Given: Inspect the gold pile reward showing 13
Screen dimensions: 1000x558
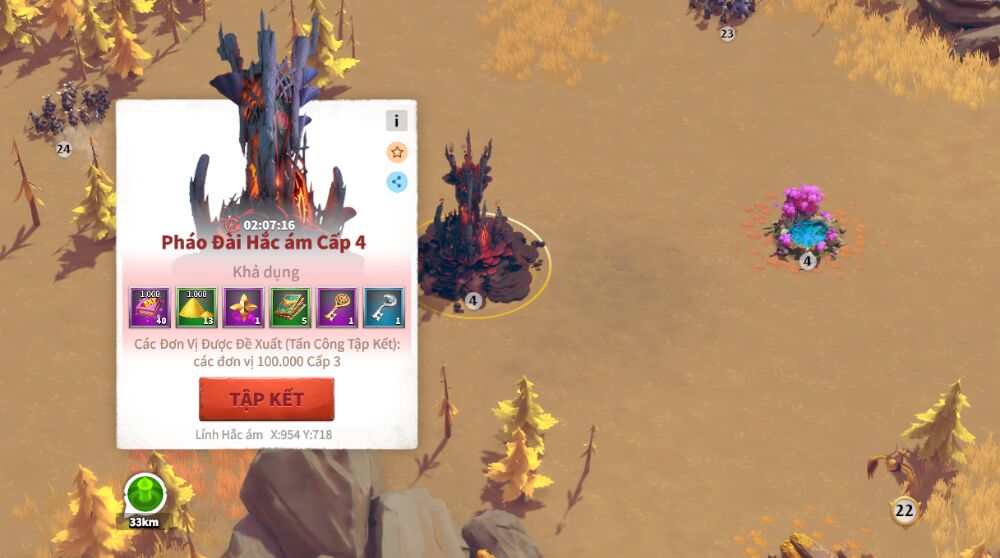Looking at the screenshot, I should coord(196,307).
